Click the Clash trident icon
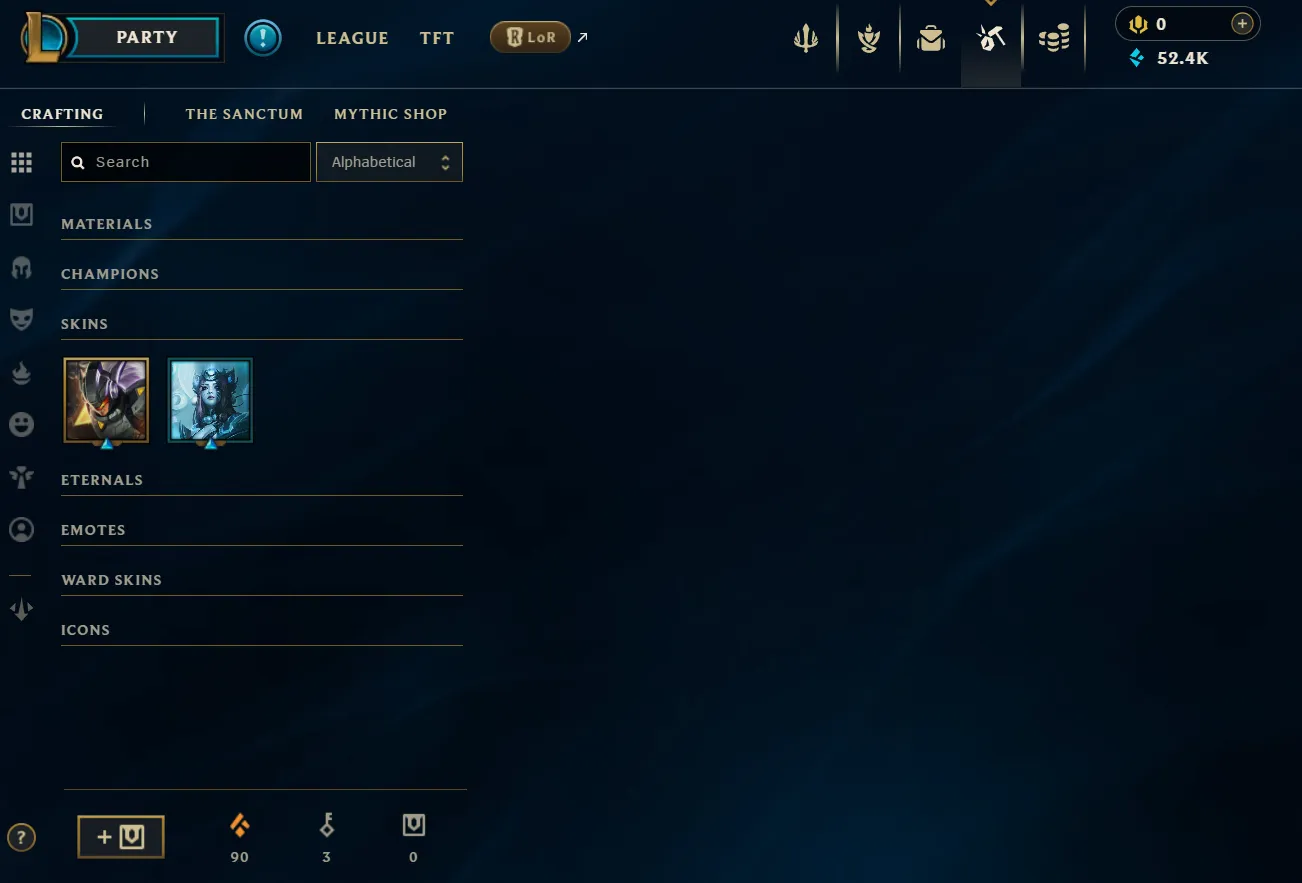Image resolution: width=1302 pixels, height=883 pixels. (806, 38)
